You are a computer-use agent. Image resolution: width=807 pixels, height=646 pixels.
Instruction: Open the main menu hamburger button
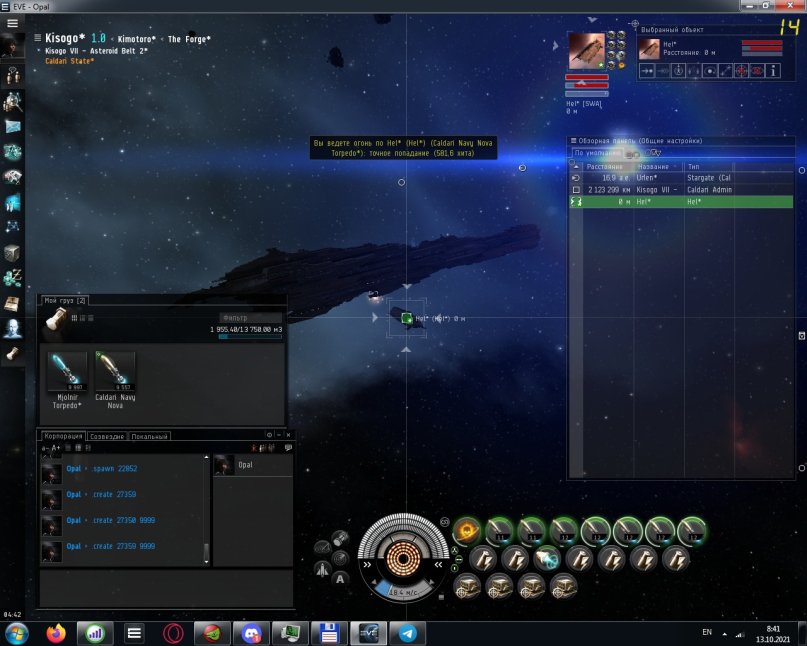click(12, 22)
